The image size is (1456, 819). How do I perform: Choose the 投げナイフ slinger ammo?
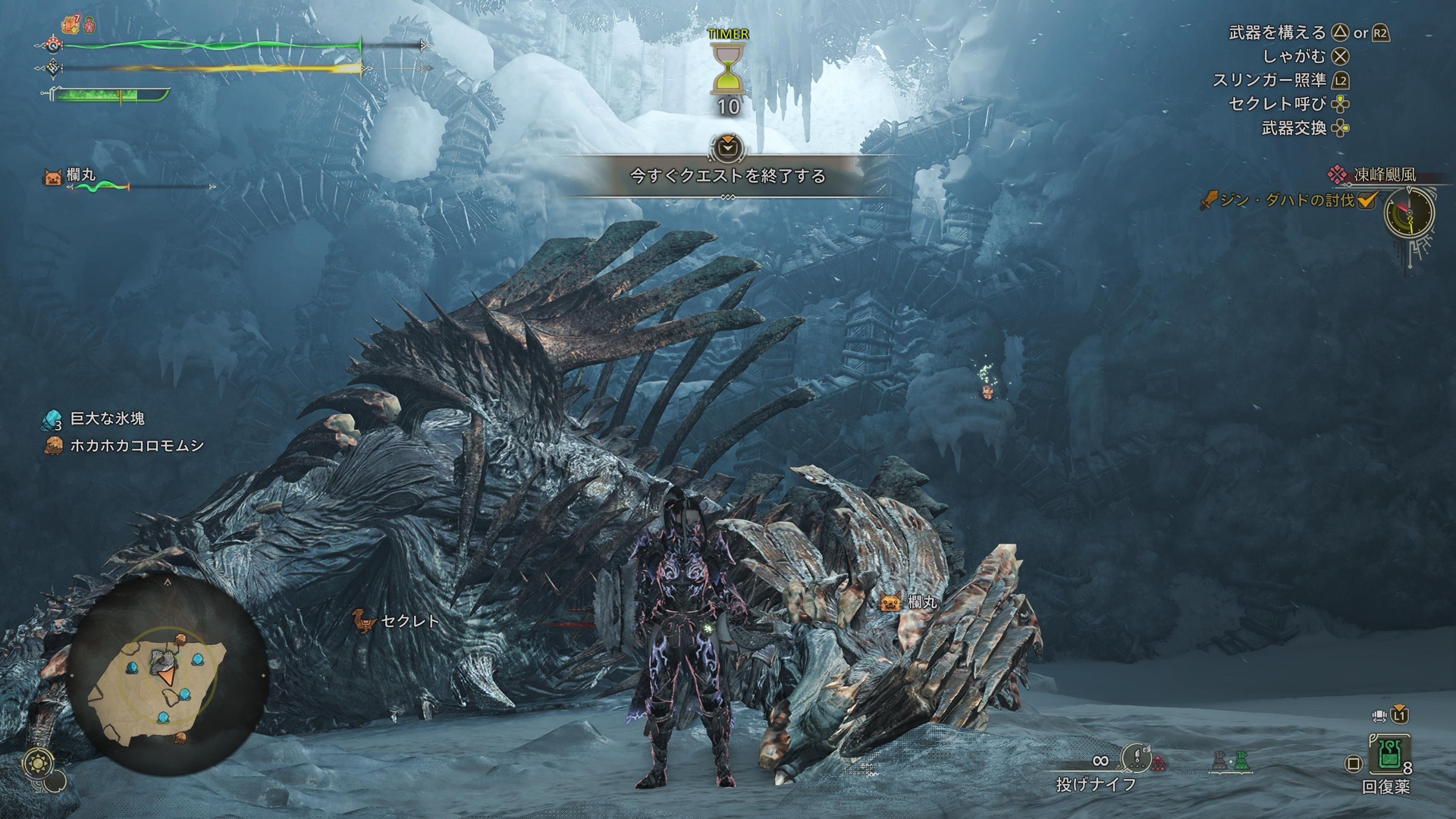pyautogui.click(x=1096, y=785)
